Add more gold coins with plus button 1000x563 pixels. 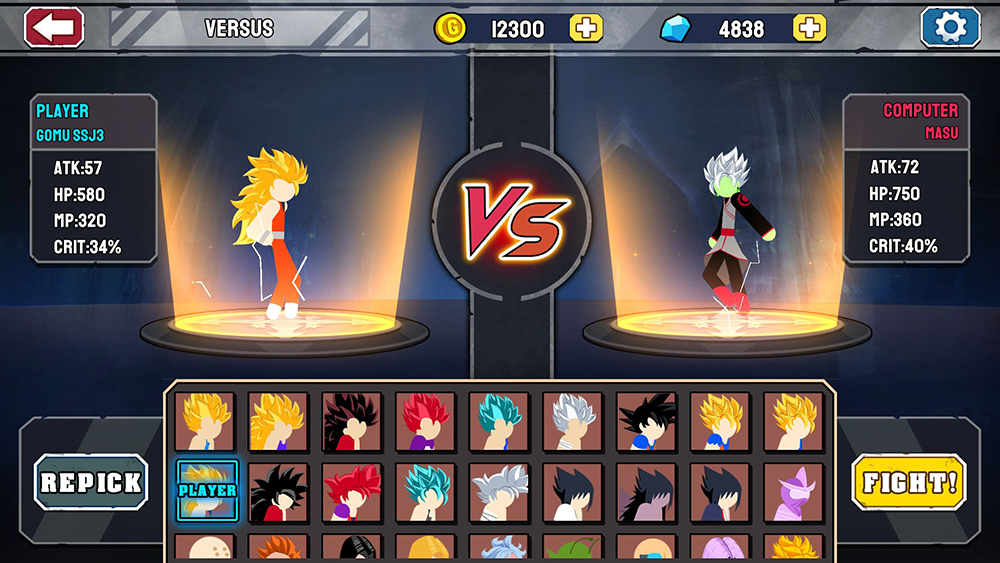[586, 28]
